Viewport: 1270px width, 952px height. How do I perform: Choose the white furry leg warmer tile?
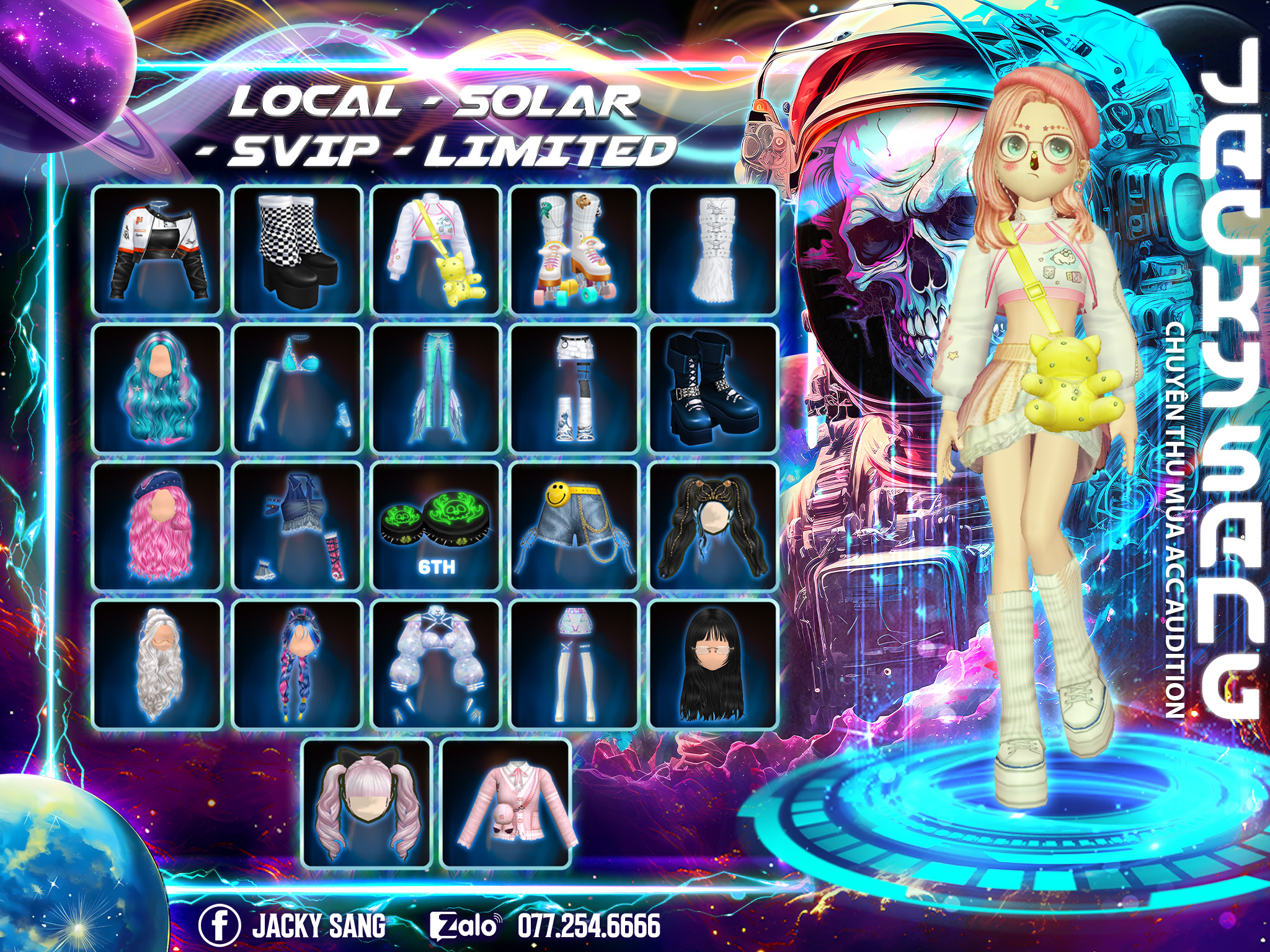[713, 250]
